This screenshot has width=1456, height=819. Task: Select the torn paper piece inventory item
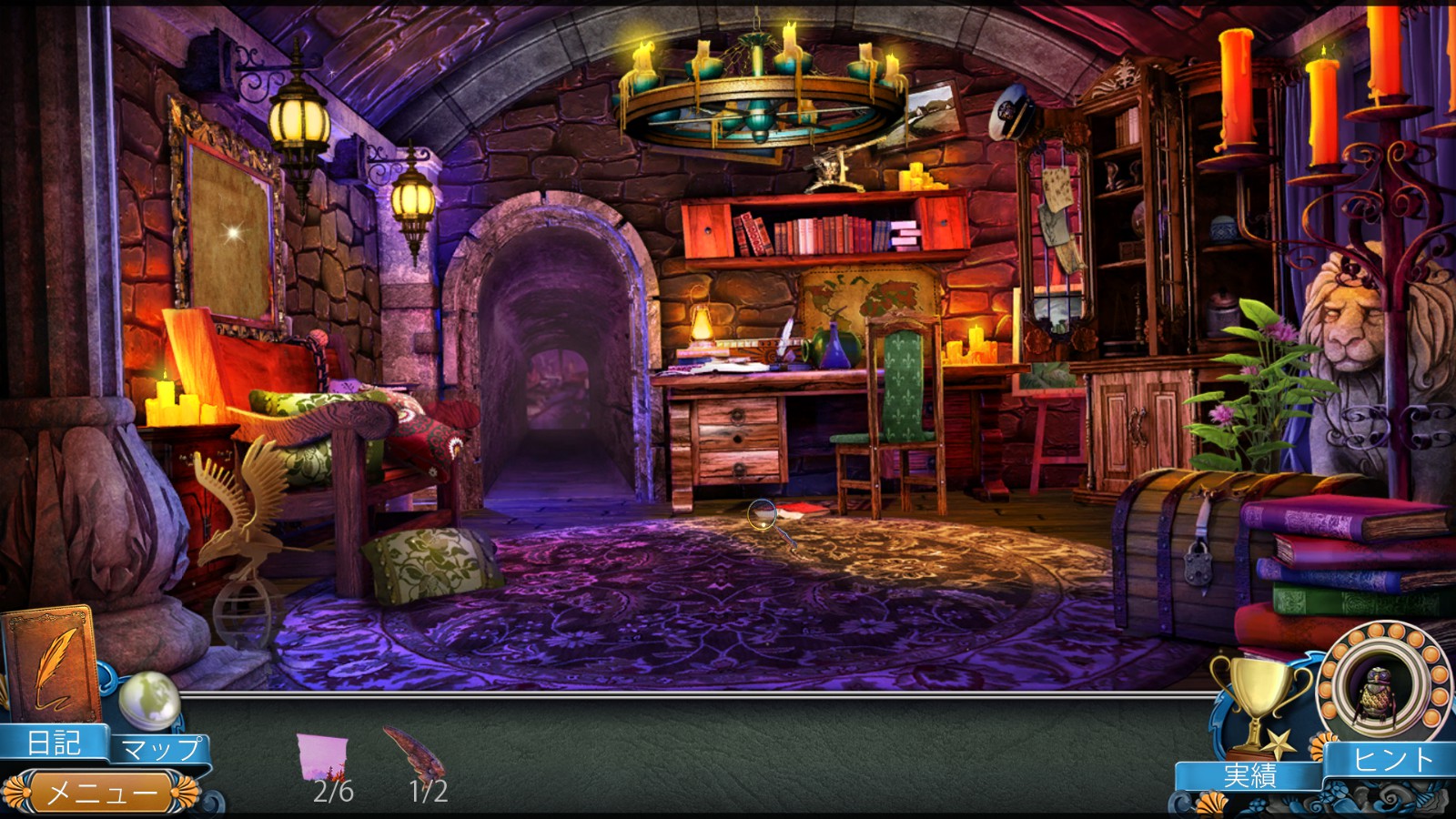pyautogui.click(x=322, y=756)
